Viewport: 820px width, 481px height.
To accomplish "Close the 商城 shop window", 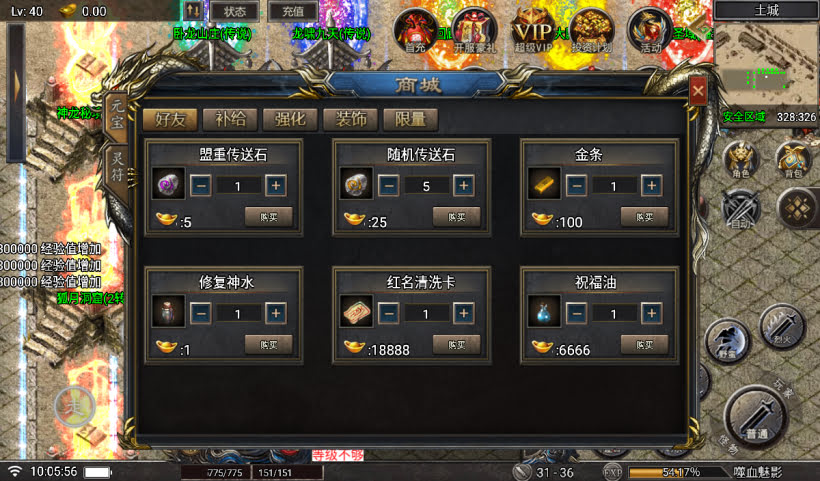I will click(698, 92).
